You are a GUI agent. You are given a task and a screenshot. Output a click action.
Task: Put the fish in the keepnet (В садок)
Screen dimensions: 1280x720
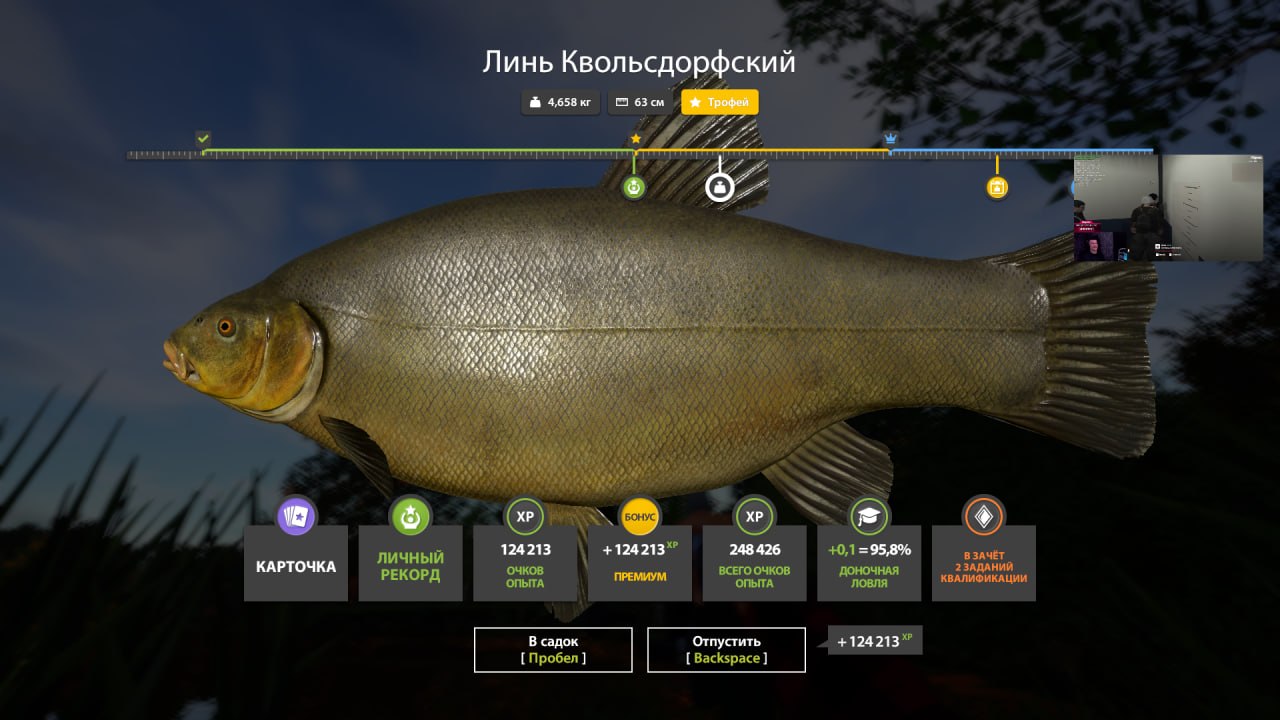pos(553,650)
